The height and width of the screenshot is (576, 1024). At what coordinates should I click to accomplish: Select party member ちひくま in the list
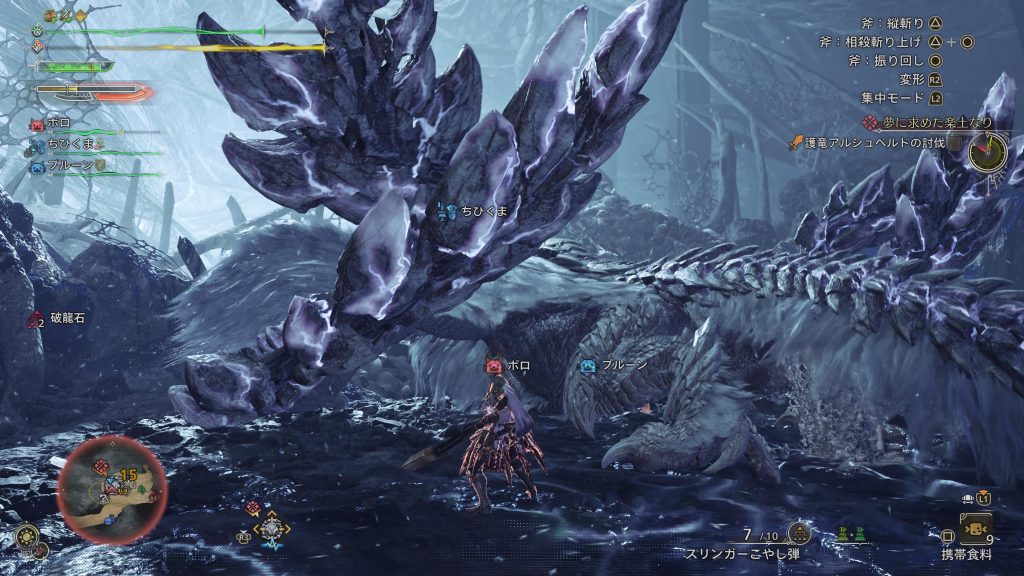pyautogui.click(x=70, y=145)
